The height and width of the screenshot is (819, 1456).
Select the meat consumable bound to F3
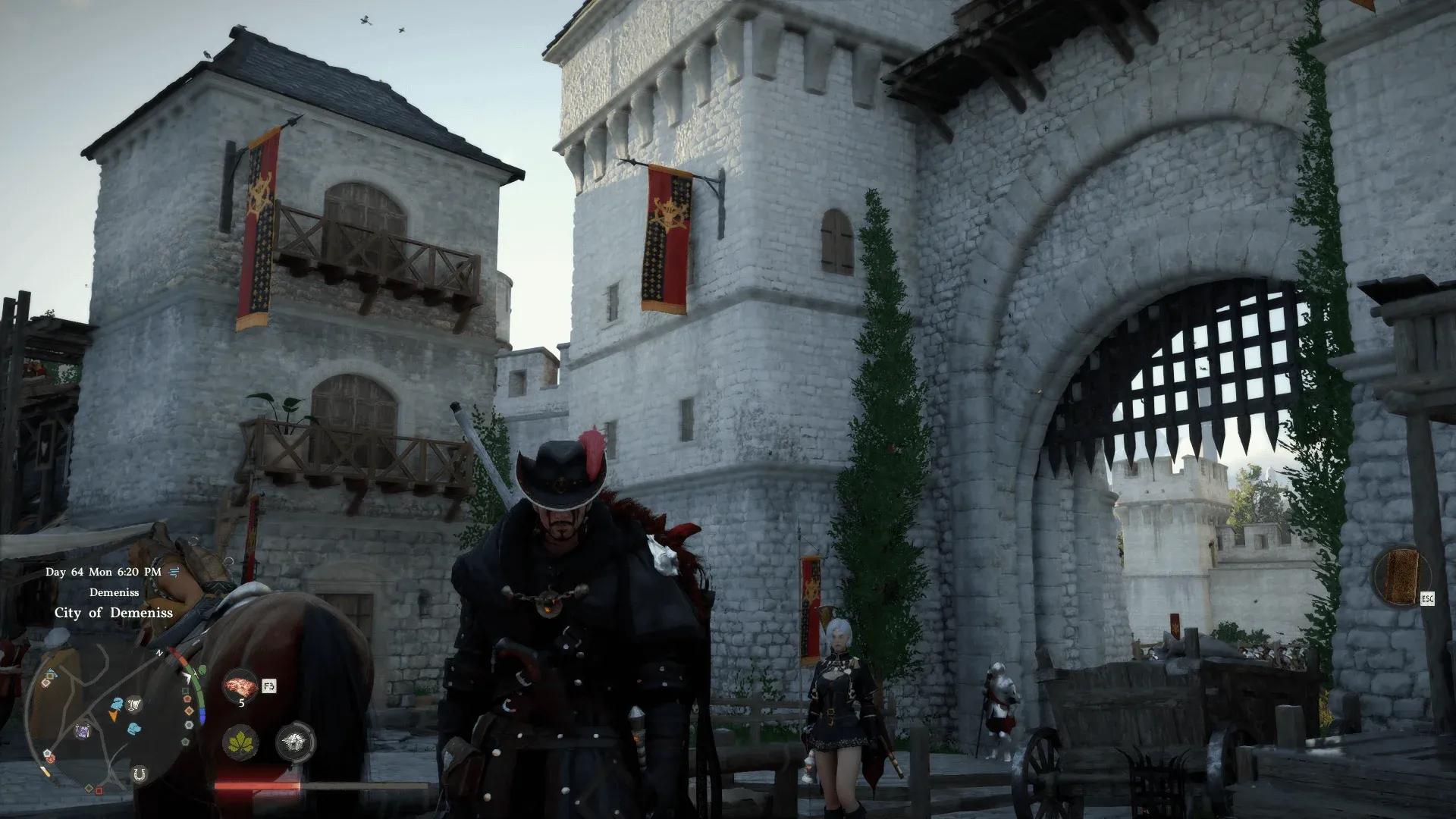click(x=240, y=686)
